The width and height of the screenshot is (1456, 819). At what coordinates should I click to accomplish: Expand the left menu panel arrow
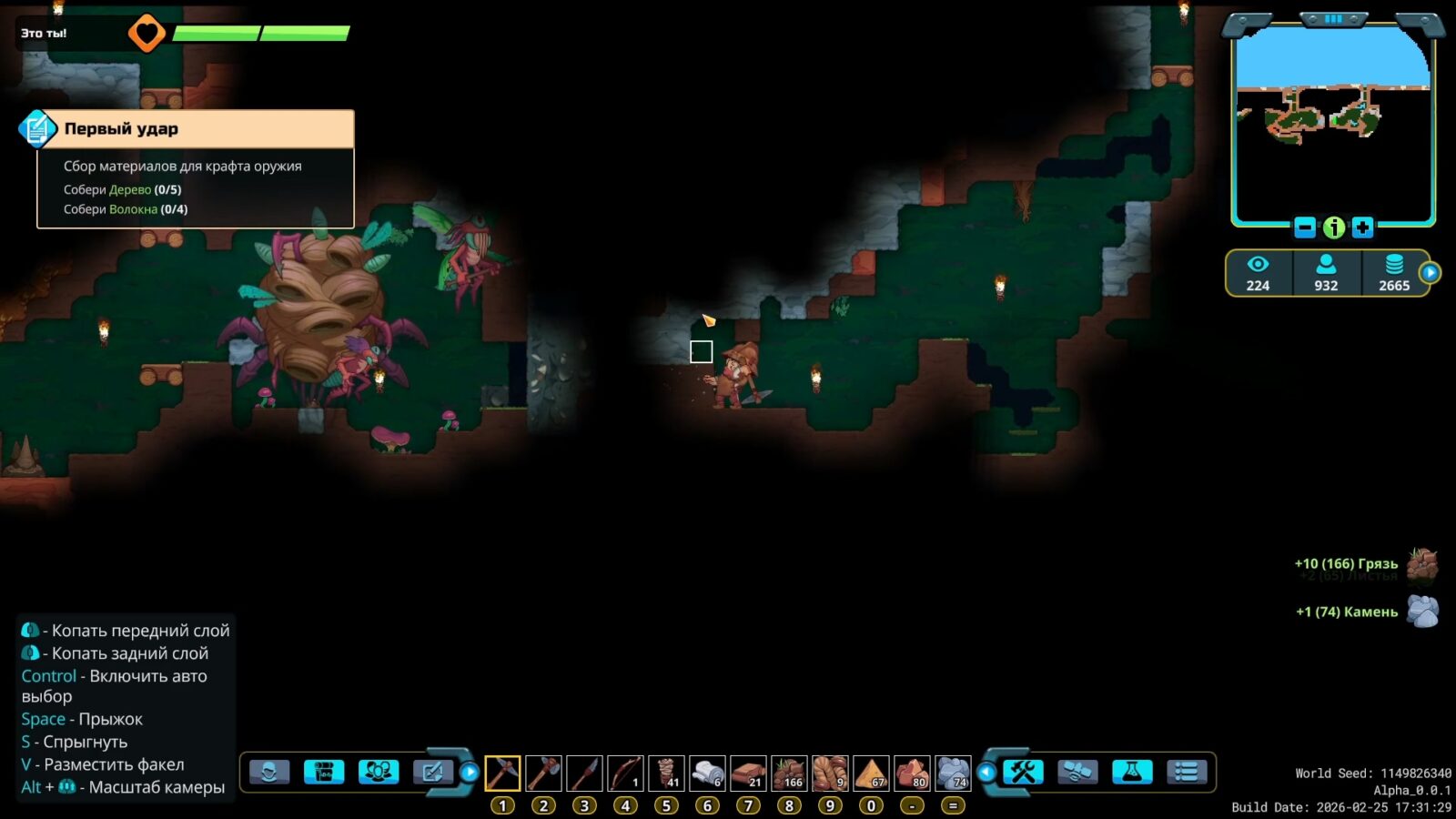coord(470,773)
